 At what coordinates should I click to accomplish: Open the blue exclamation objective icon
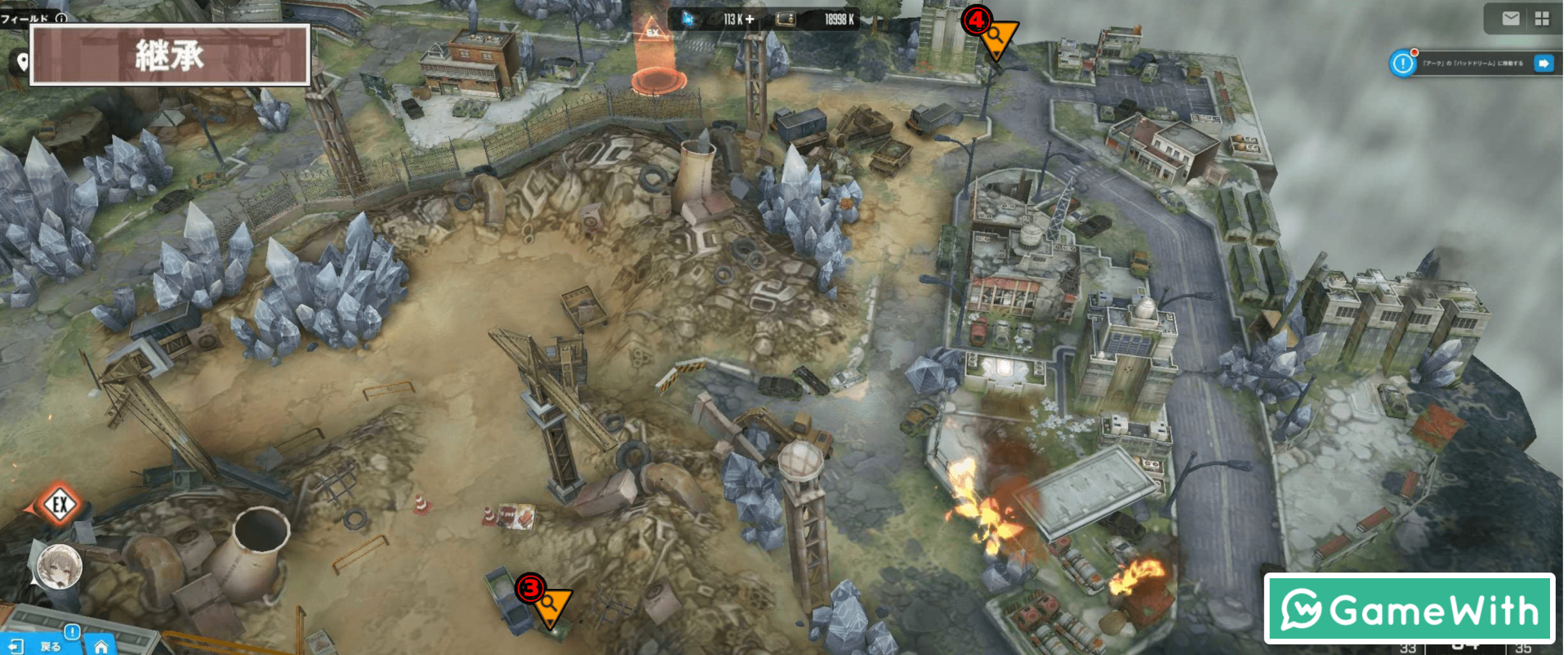1403,63
